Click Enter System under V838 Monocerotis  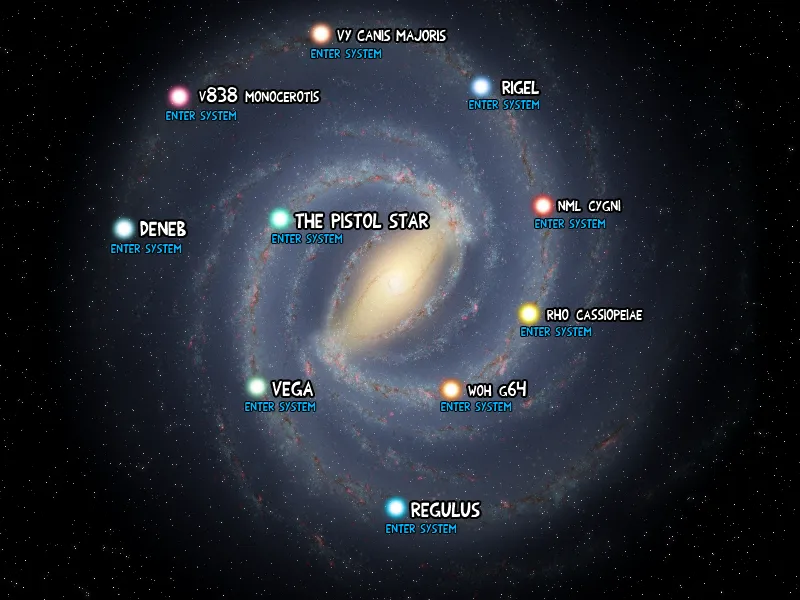click(201, 116)
